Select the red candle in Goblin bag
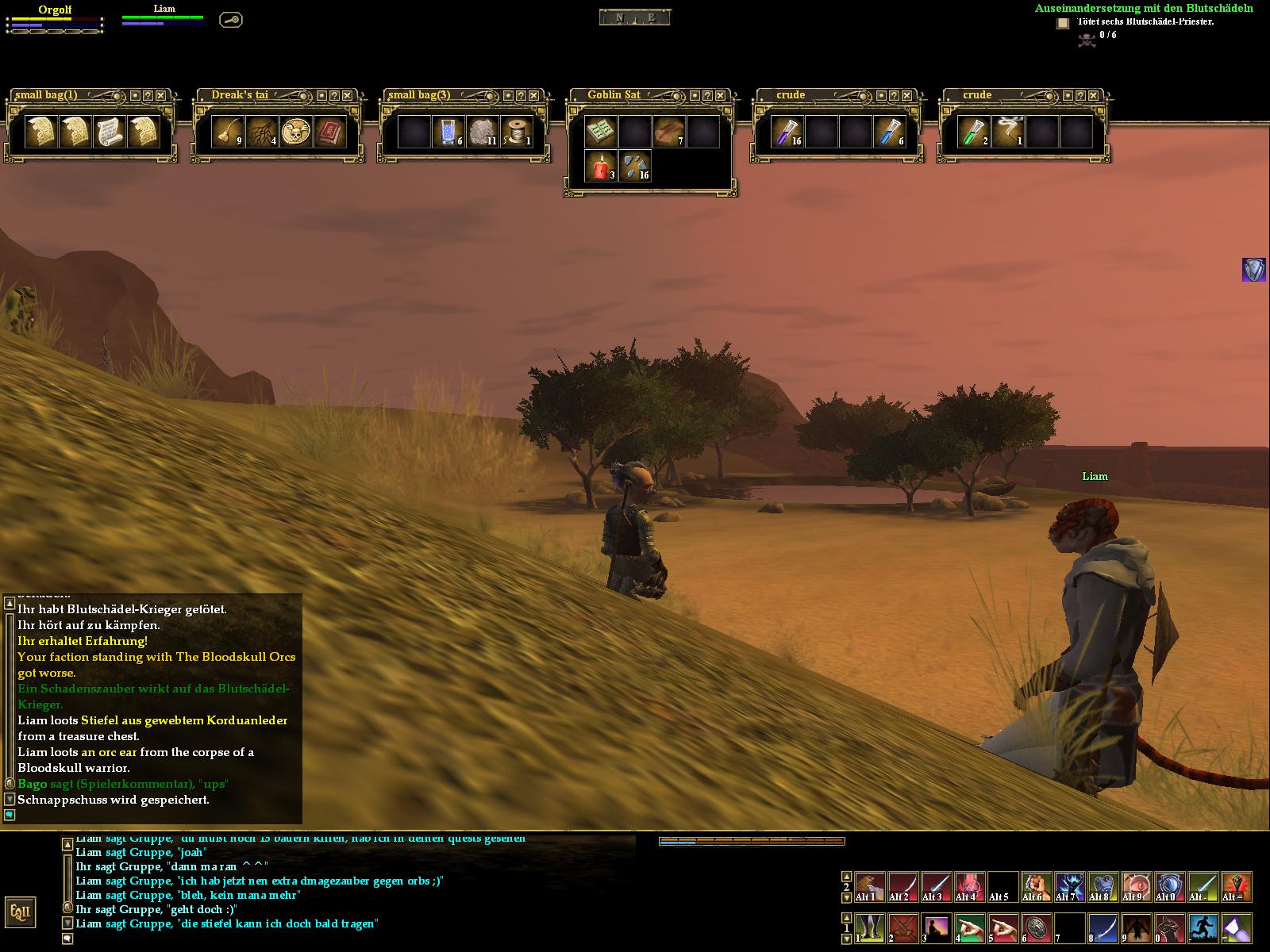 pyautogui.click(x=600, y=167)
